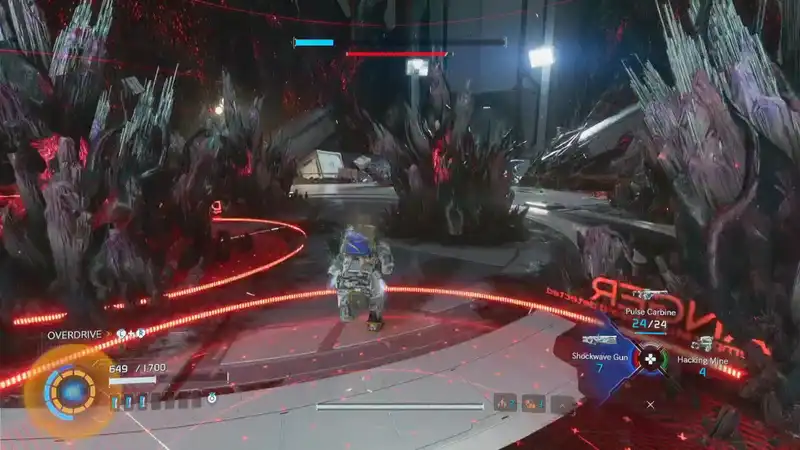
Task: Use the second consumable item slot
Action: 534,403
